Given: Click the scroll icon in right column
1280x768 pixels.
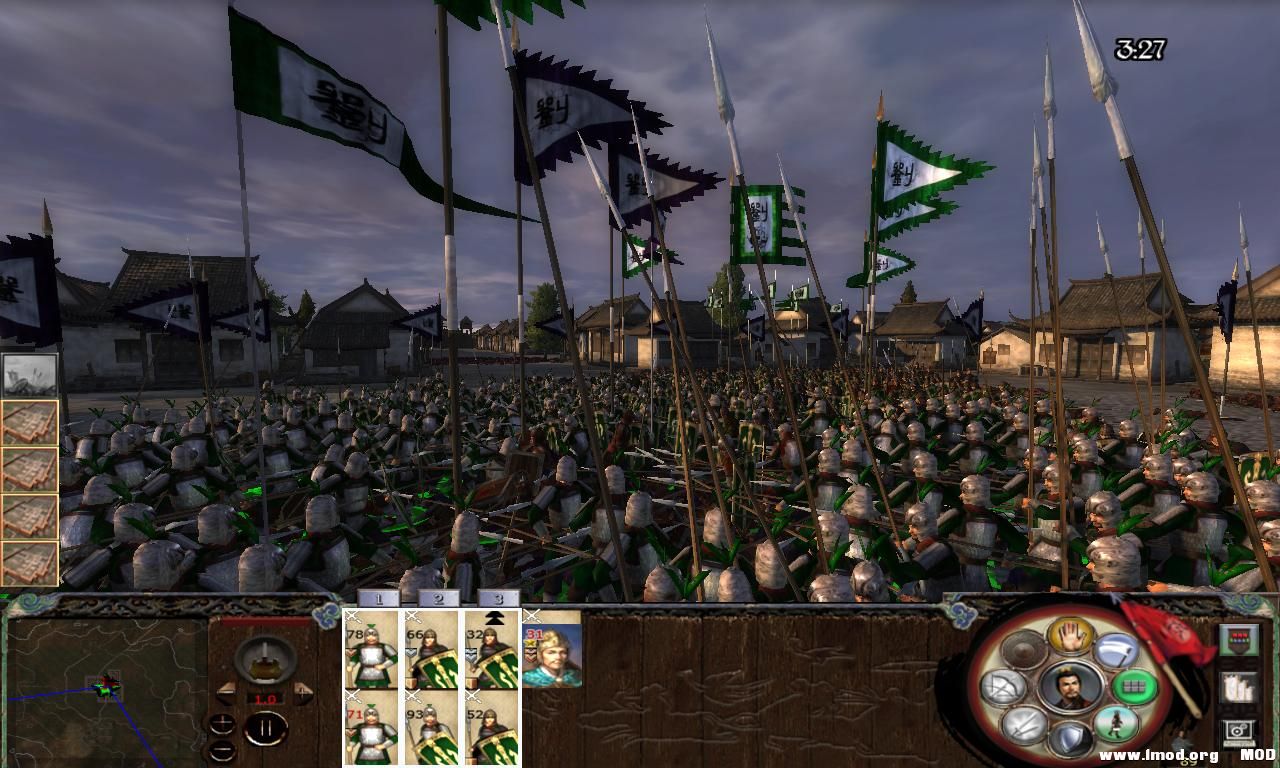Looking at the screenshot, I should coord(1240,688).
